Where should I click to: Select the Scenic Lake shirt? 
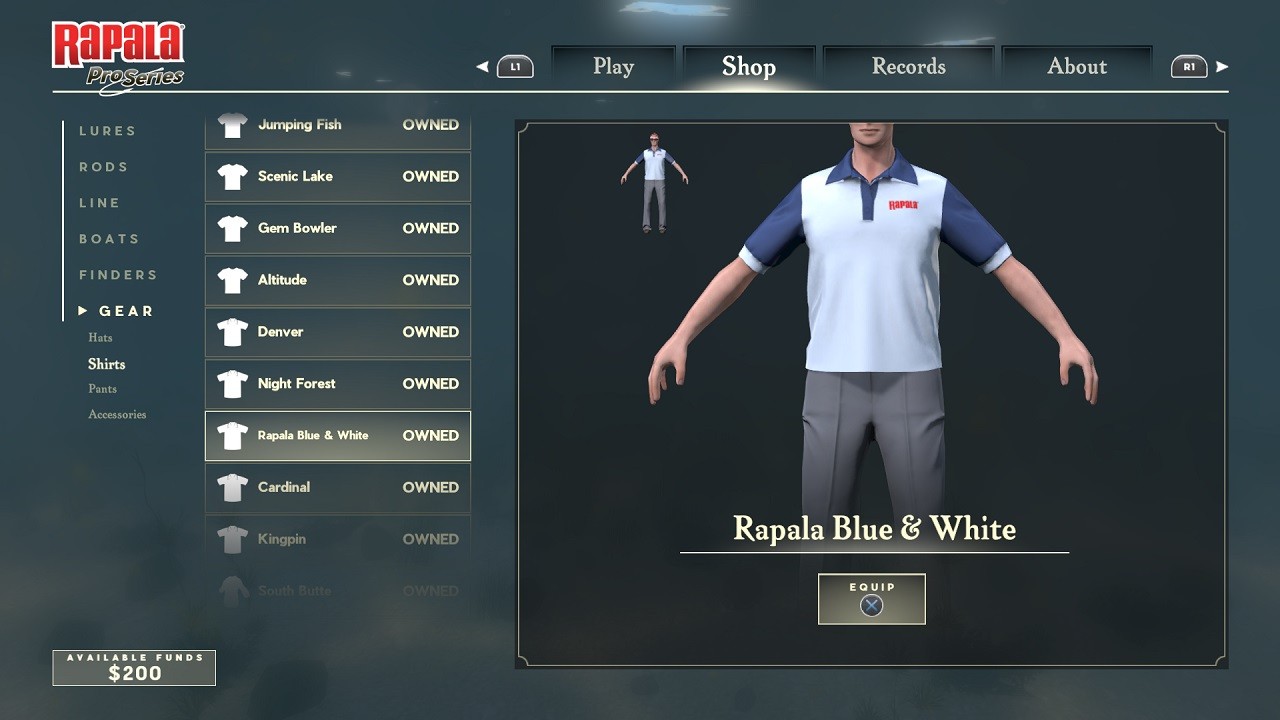[337, 177]
